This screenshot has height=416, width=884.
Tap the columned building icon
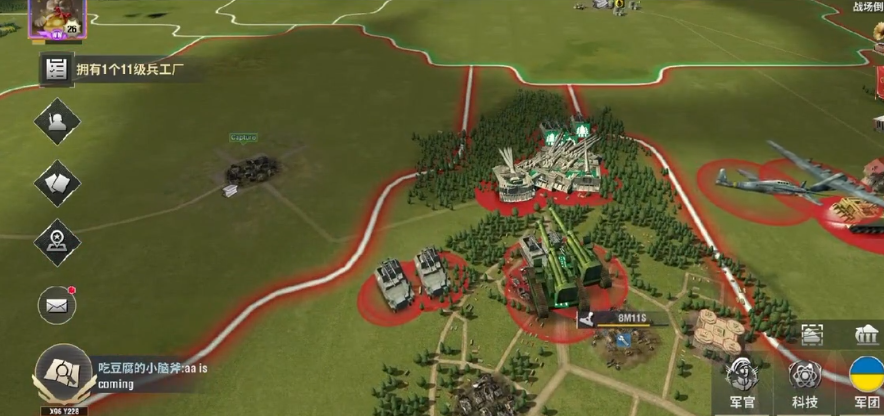coord(866,334)
